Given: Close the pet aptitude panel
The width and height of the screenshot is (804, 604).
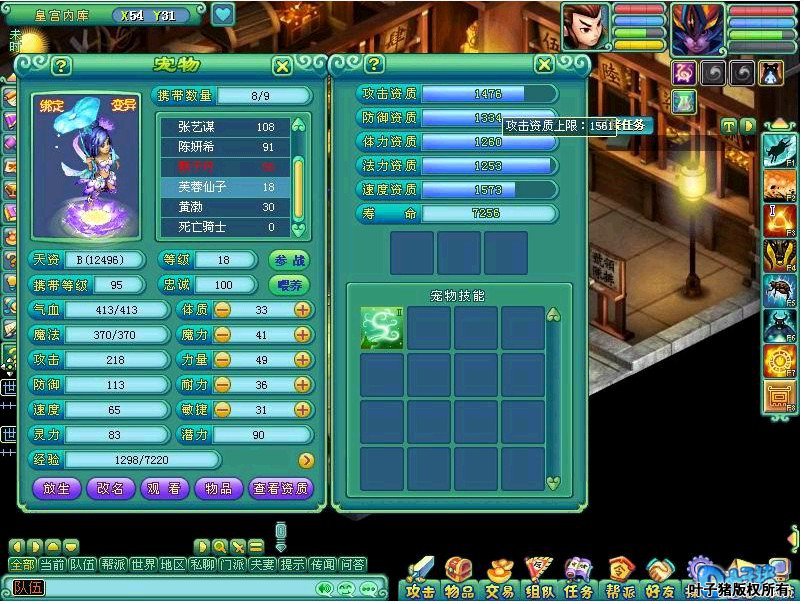Looking at the screenshot, I should coord(544,65).
